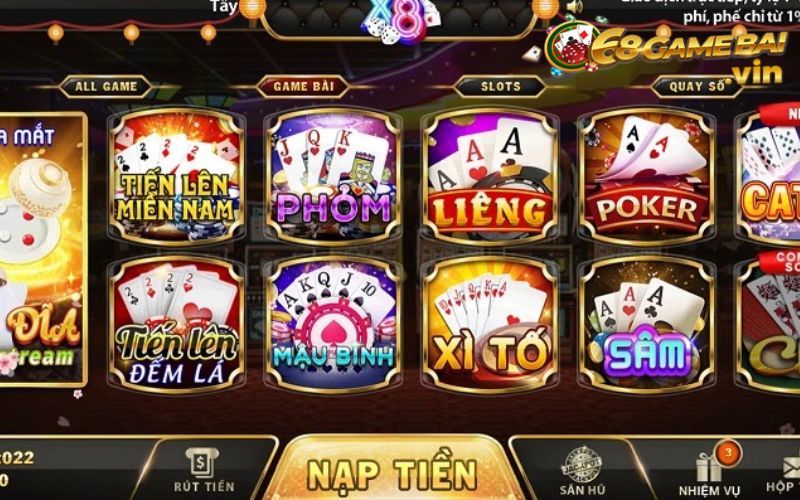
Task: Open the SLOTS tab
Action: click(x=500, y=87)
